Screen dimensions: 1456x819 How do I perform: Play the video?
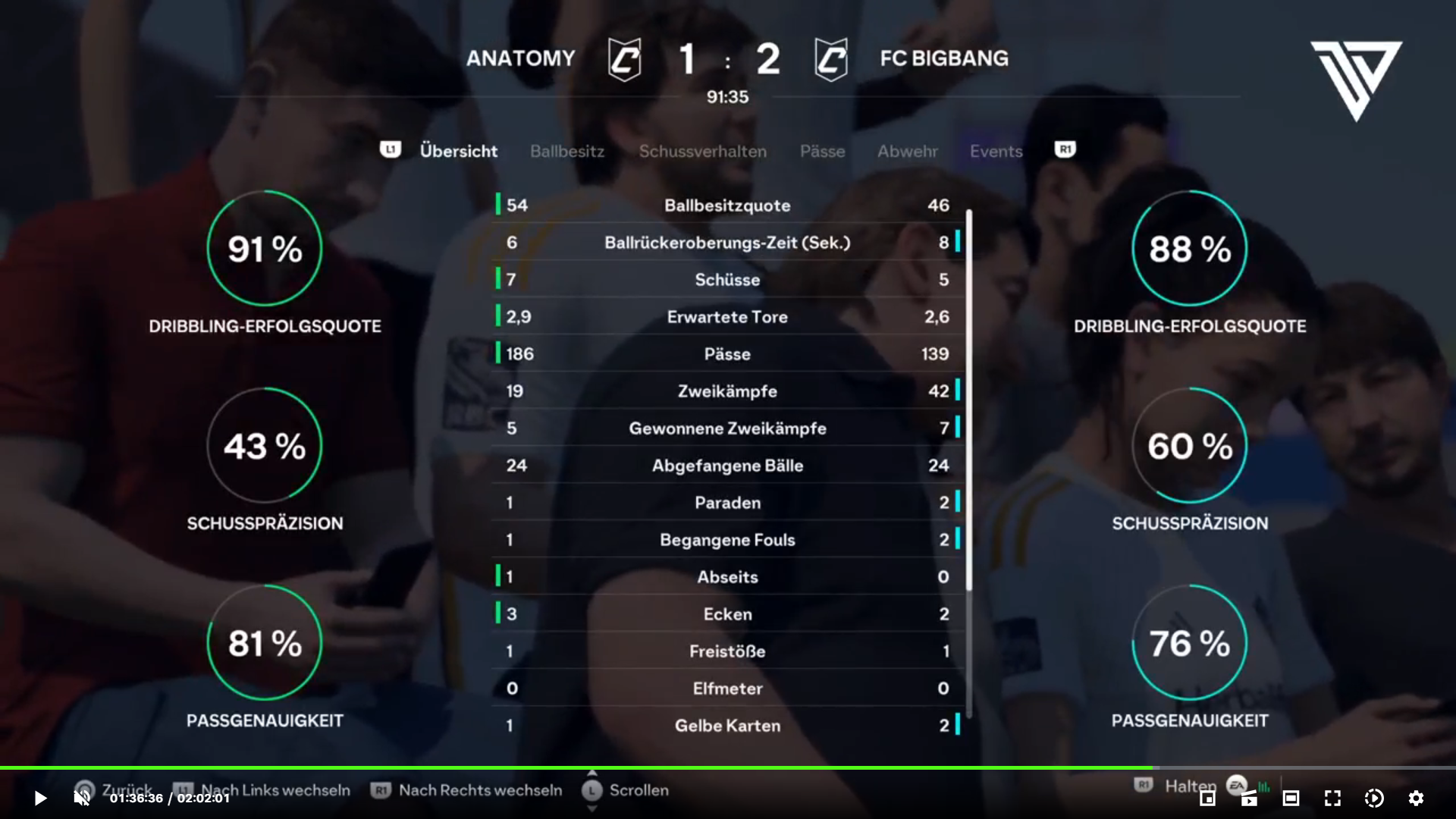tap(40, 798)
